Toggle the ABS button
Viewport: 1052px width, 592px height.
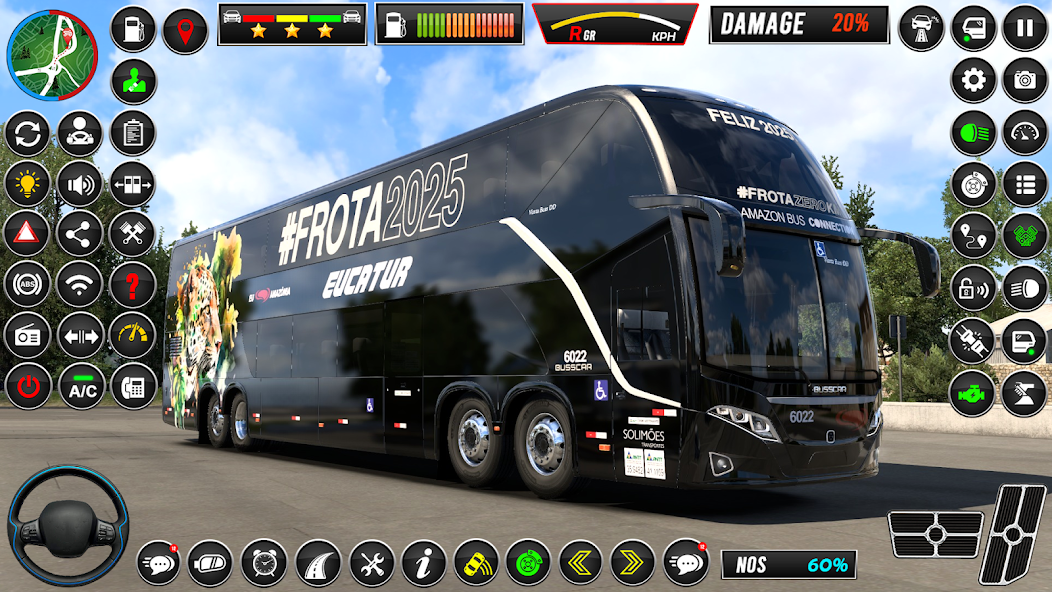[27, 286]
